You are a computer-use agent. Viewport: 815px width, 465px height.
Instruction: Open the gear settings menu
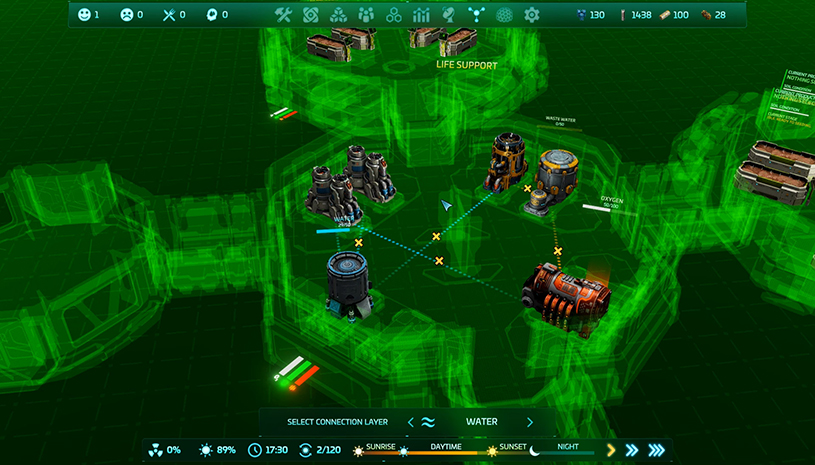point(532,15)
